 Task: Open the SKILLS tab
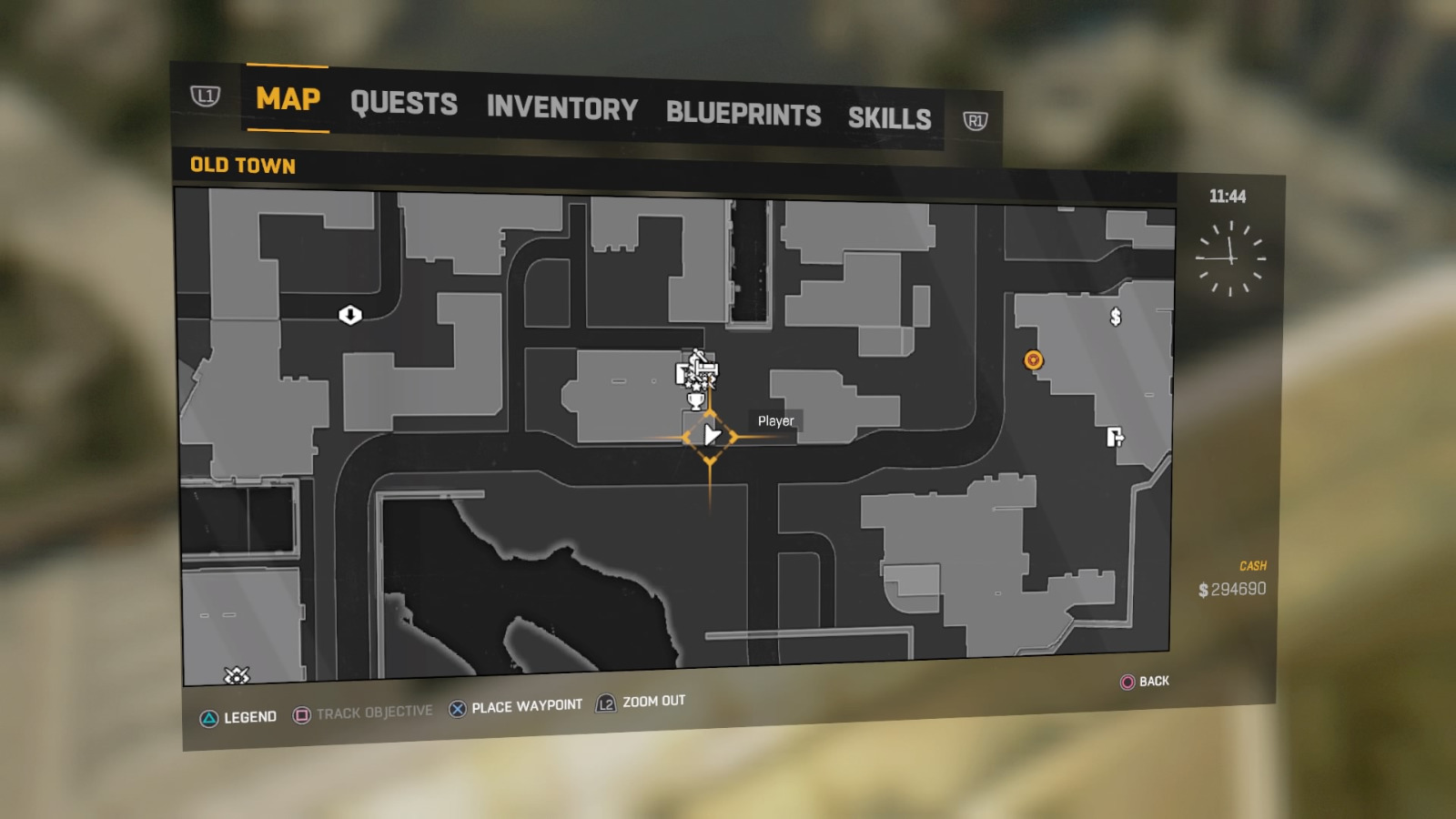[889, 118]
